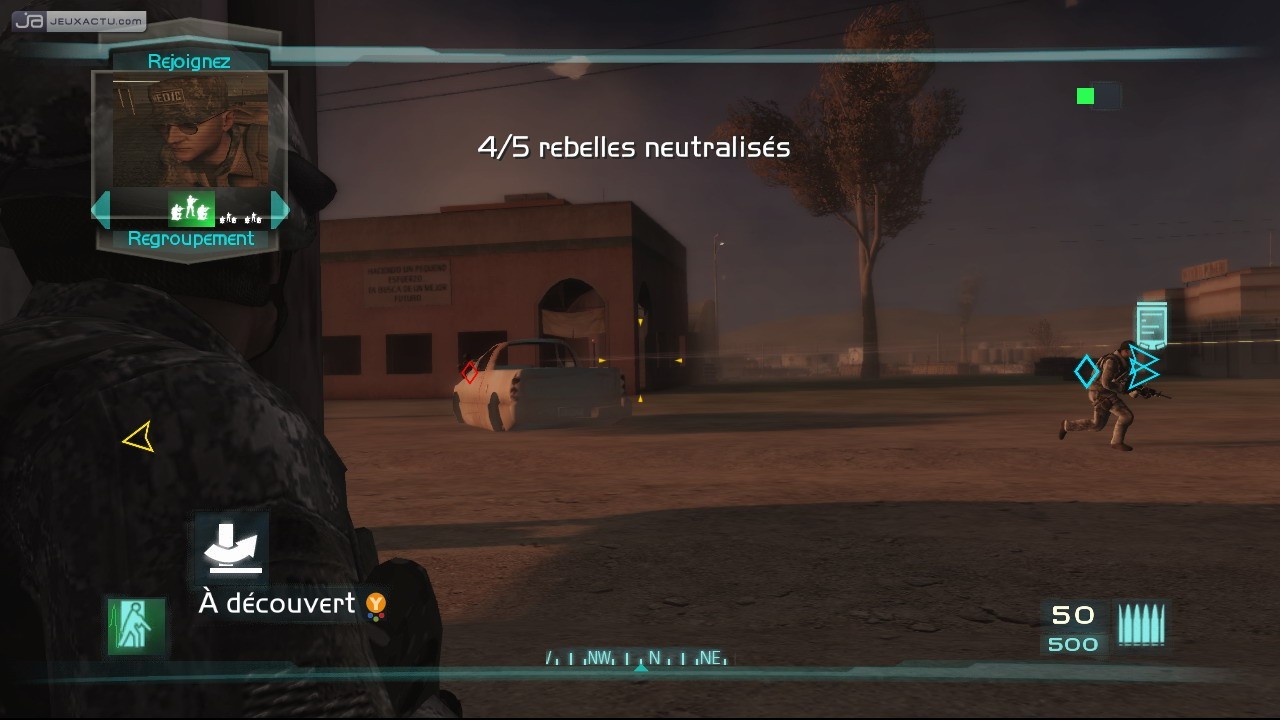Select the cyan diamond teammate marker
1280x720 pixels.
pos(1086,372)
